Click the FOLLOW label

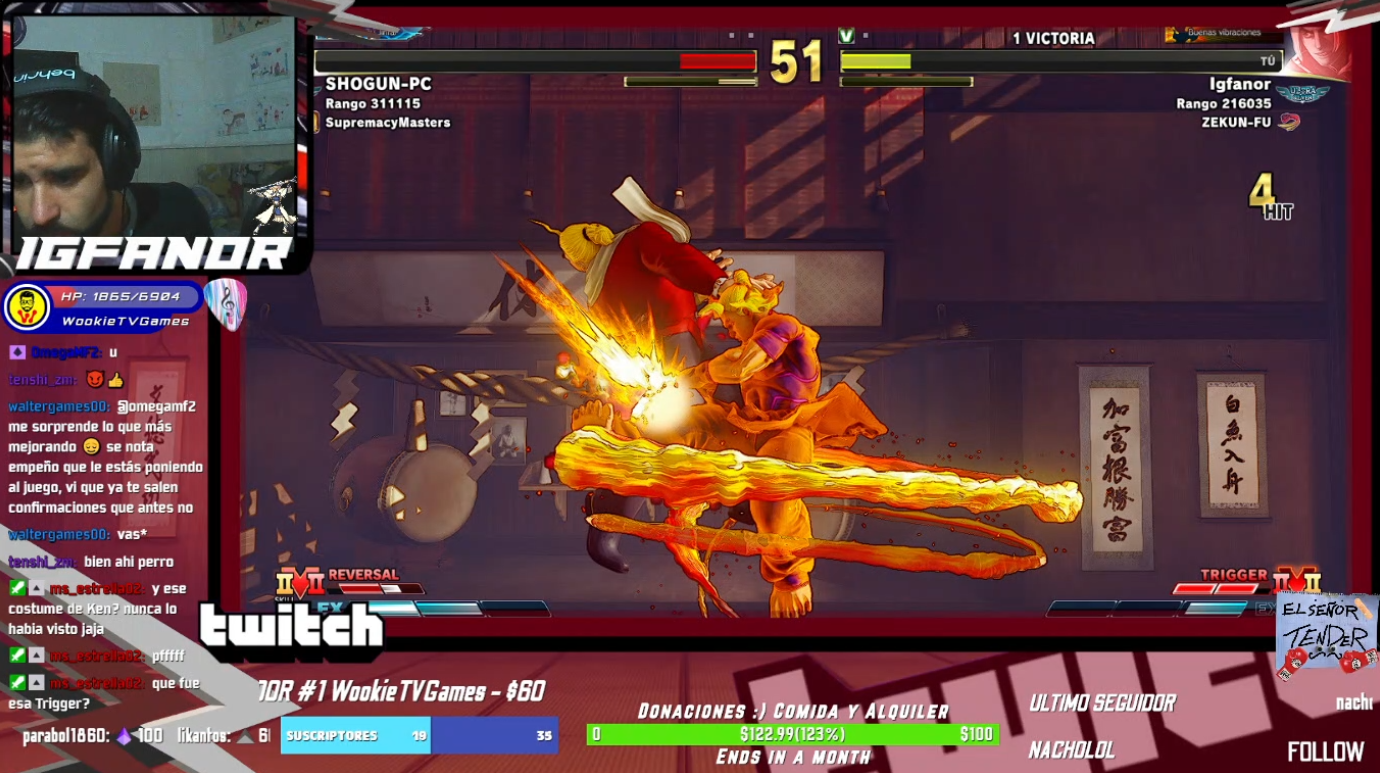[1325, 751]
